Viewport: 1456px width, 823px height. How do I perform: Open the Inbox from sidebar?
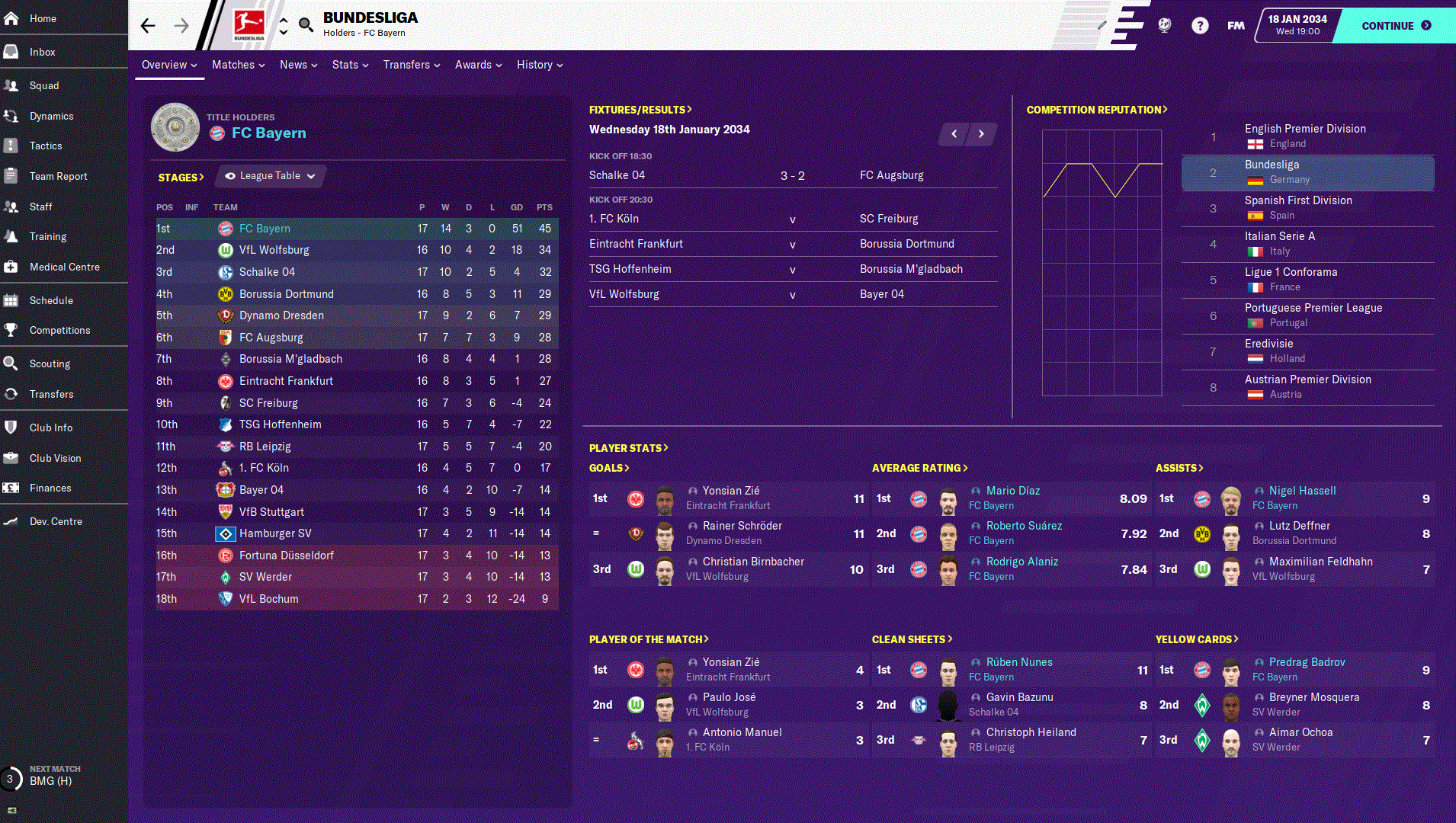pyautogui.click(x=43, y=52)
